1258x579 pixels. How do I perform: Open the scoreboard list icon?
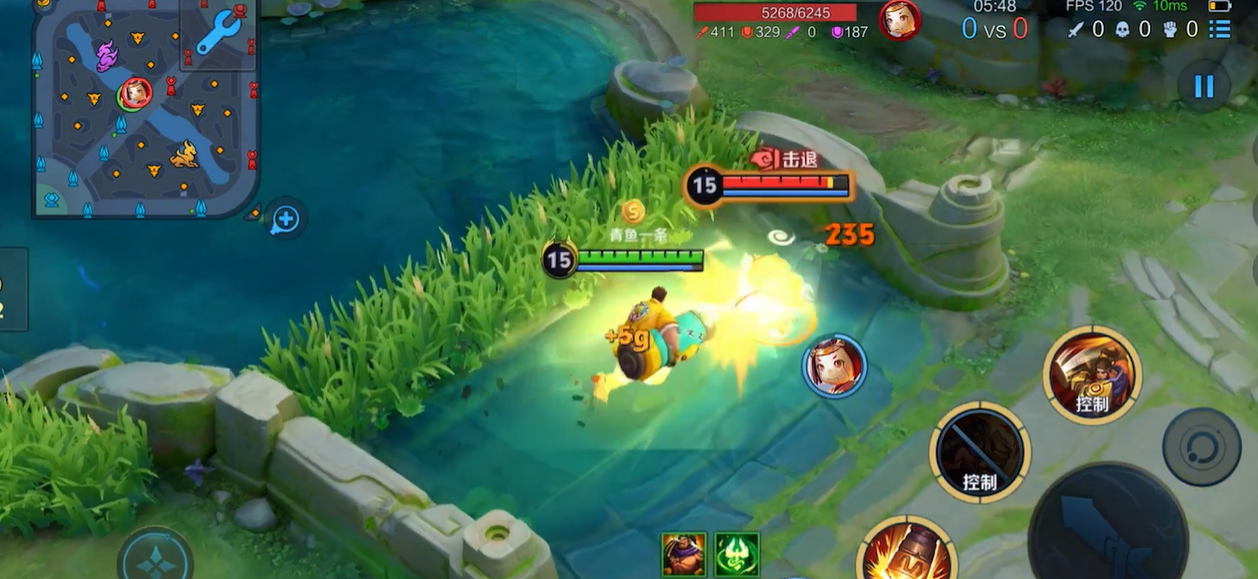[x=1219, y=29]
